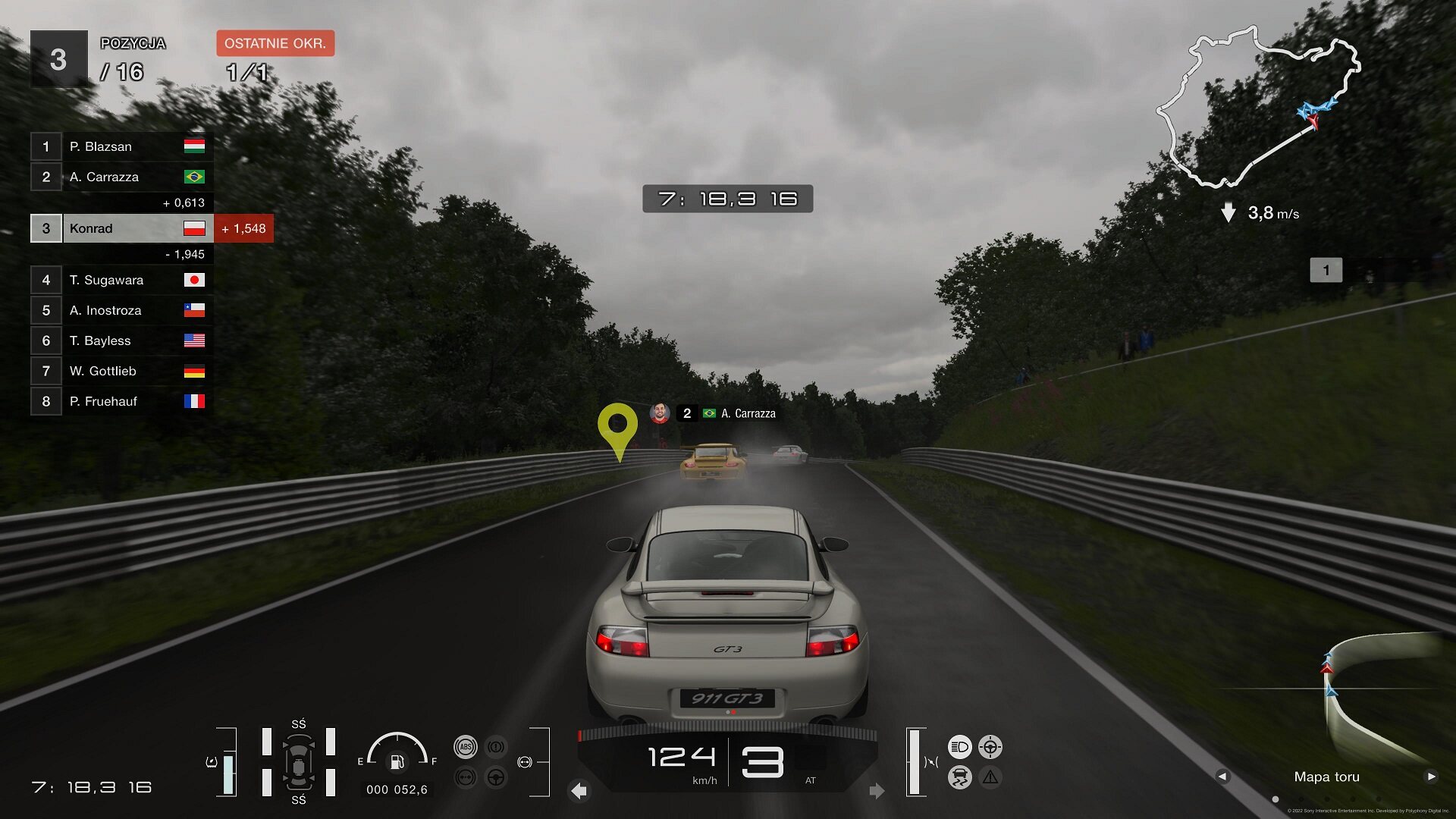The image size is (1456, 819).
Task: Click T. Bayless in the race standings
Action: coord(121,340)
